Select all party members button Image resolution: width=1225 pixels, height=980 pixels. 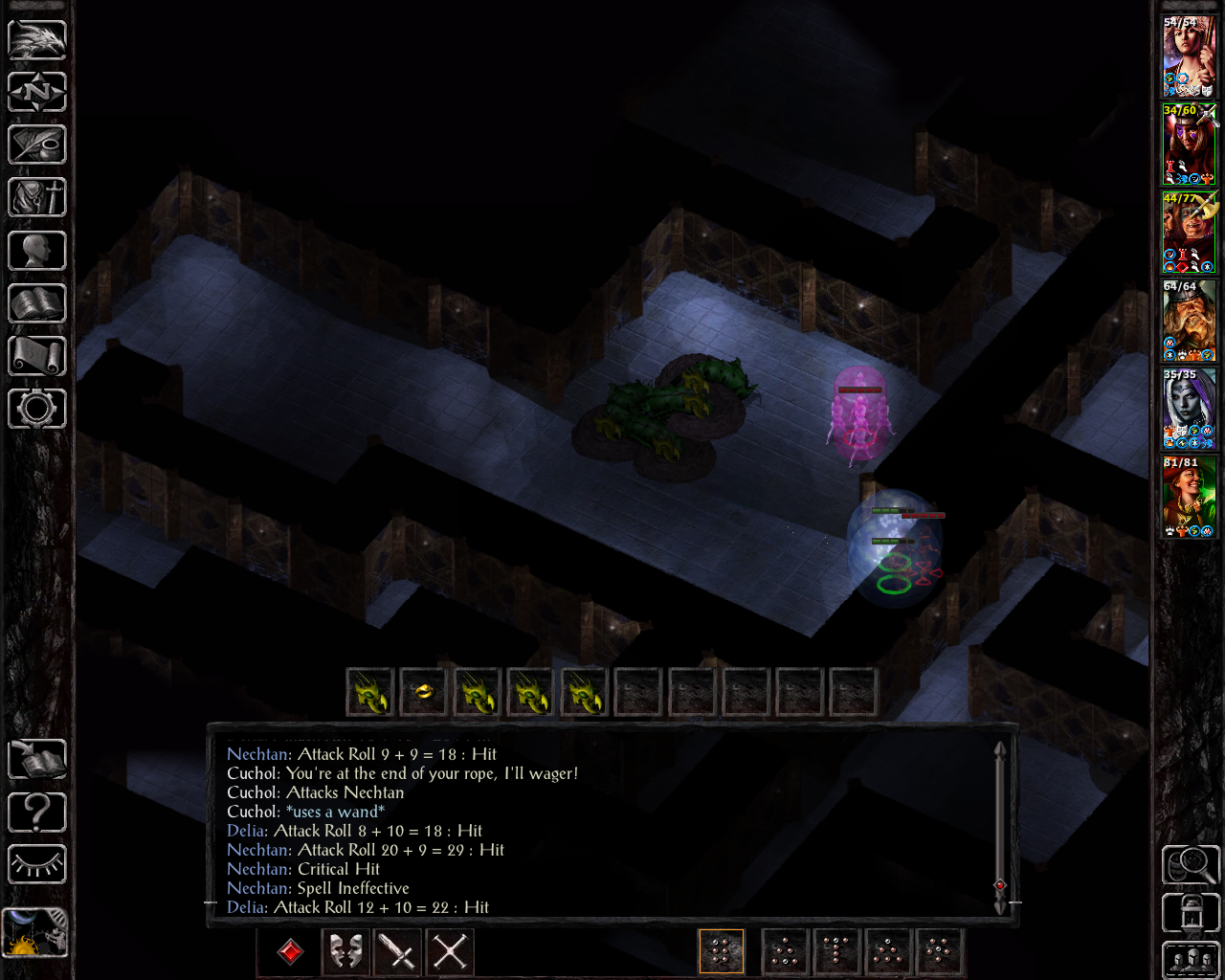click(x=1190, y=960)
